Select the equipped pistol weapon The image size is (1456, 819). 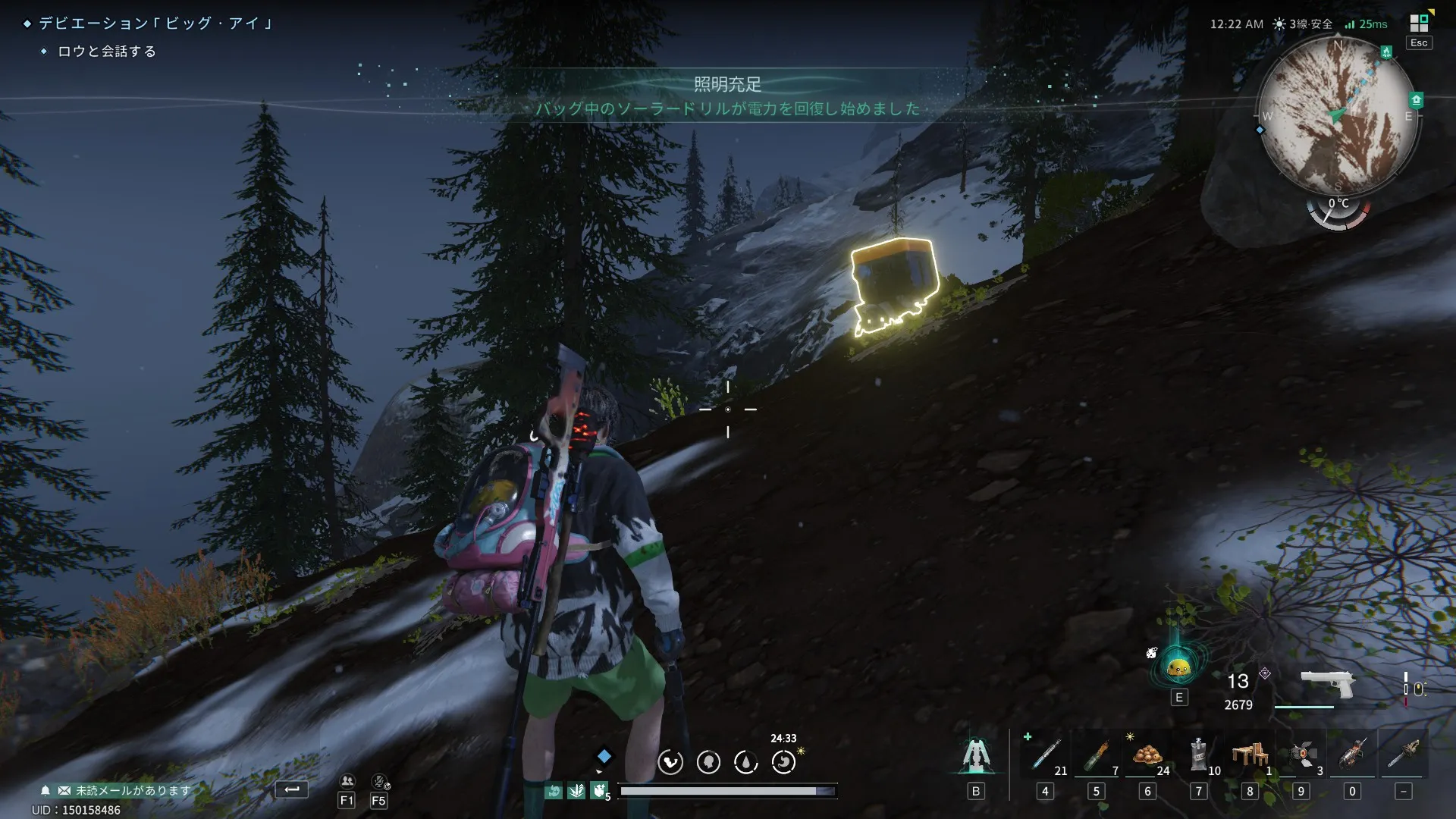tap(1327, 682)
